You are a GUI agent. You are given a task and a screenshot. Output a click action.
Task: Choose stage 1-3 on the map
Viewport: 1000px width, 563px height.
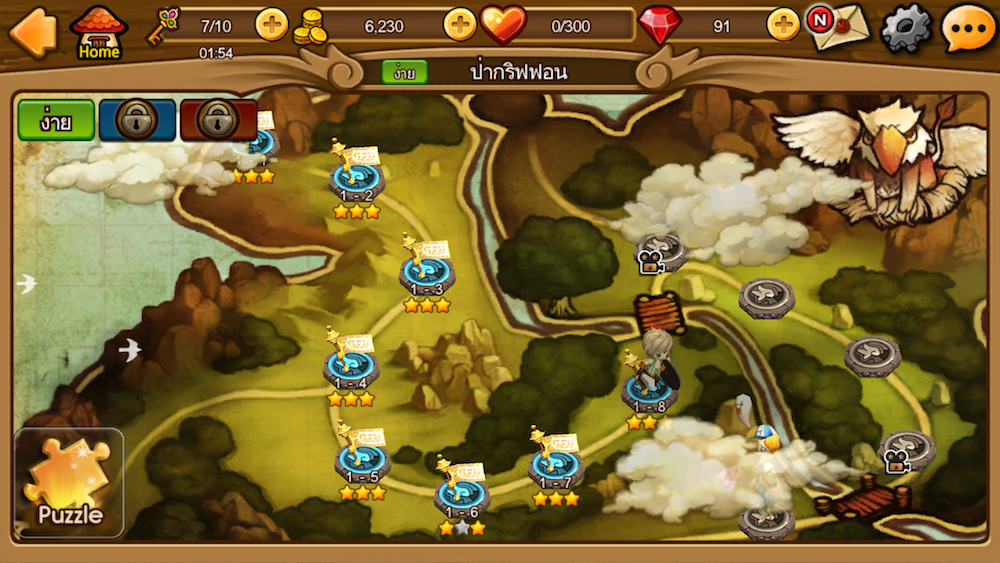tap(427, 273)
